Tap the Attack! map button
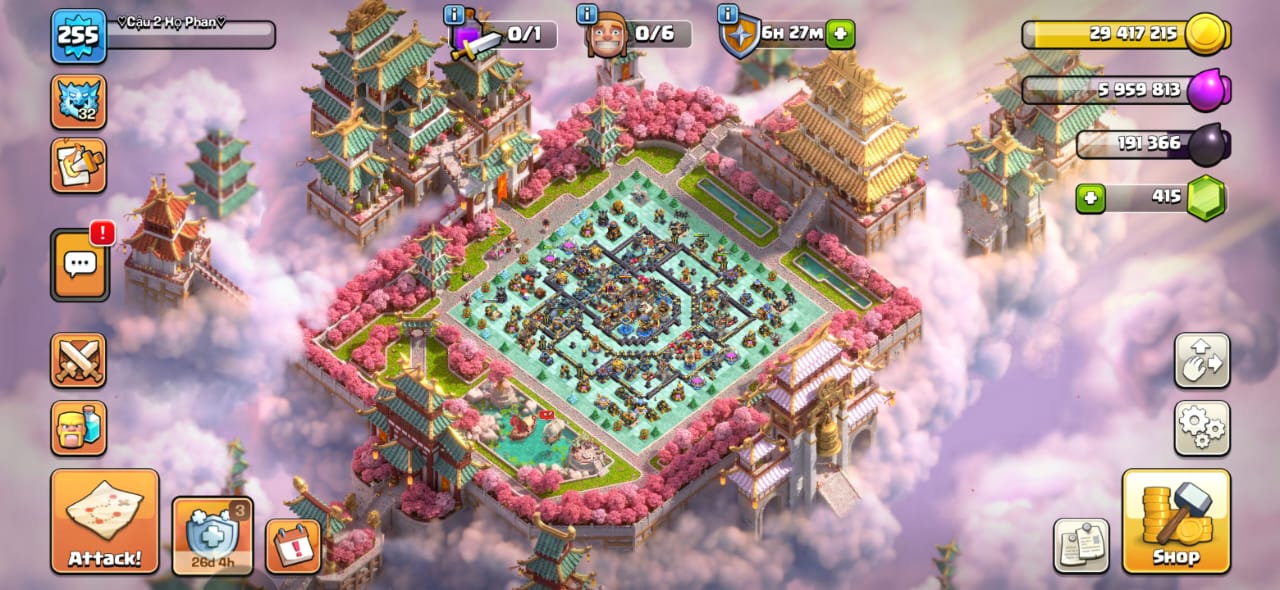The width and height of the screenshot is (1280, 590). (105, 521)
